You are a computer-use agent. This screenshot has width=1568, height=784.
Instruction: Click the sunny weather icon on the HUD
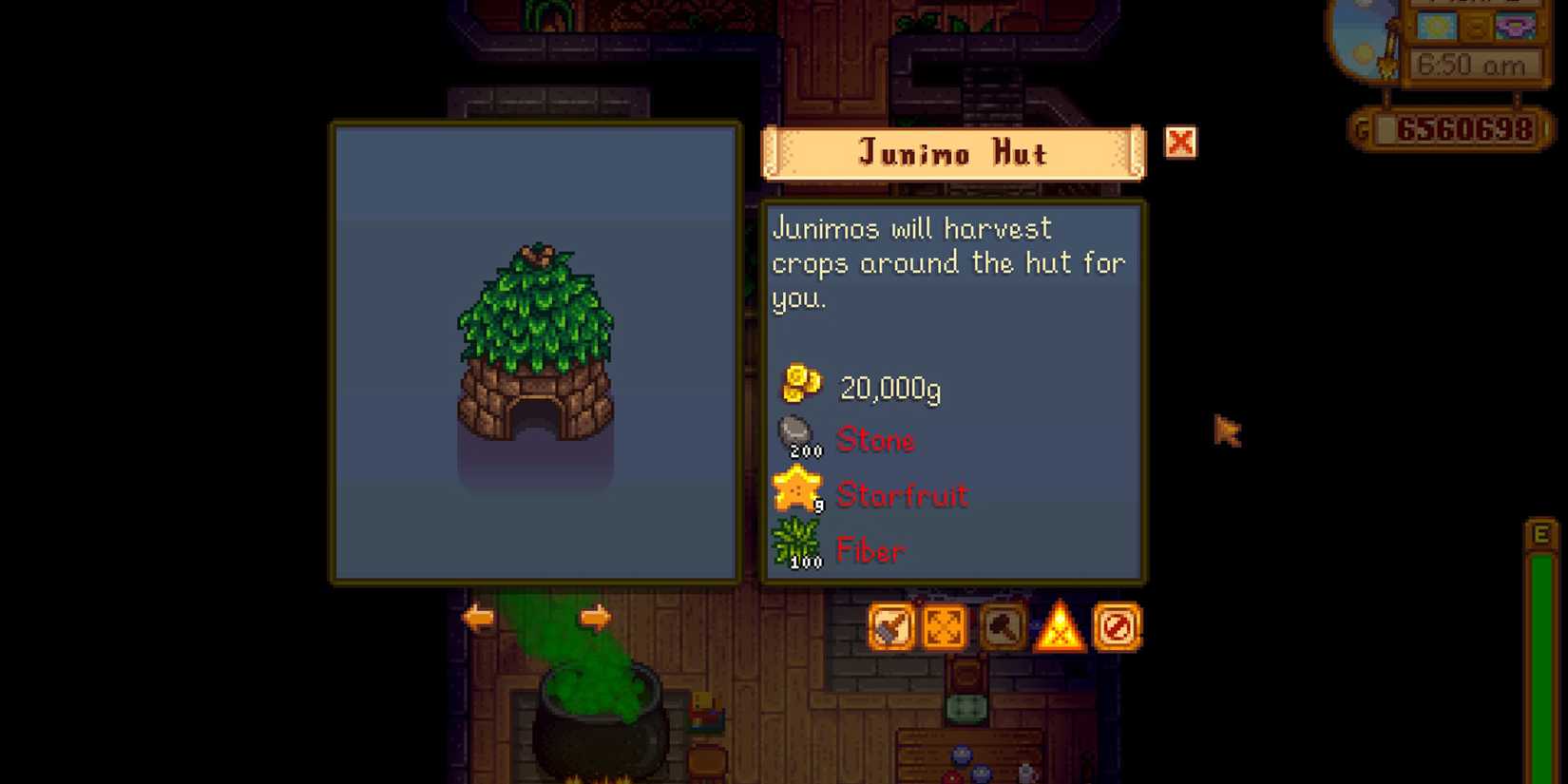pyautogui.click(x=1438, y=26)
